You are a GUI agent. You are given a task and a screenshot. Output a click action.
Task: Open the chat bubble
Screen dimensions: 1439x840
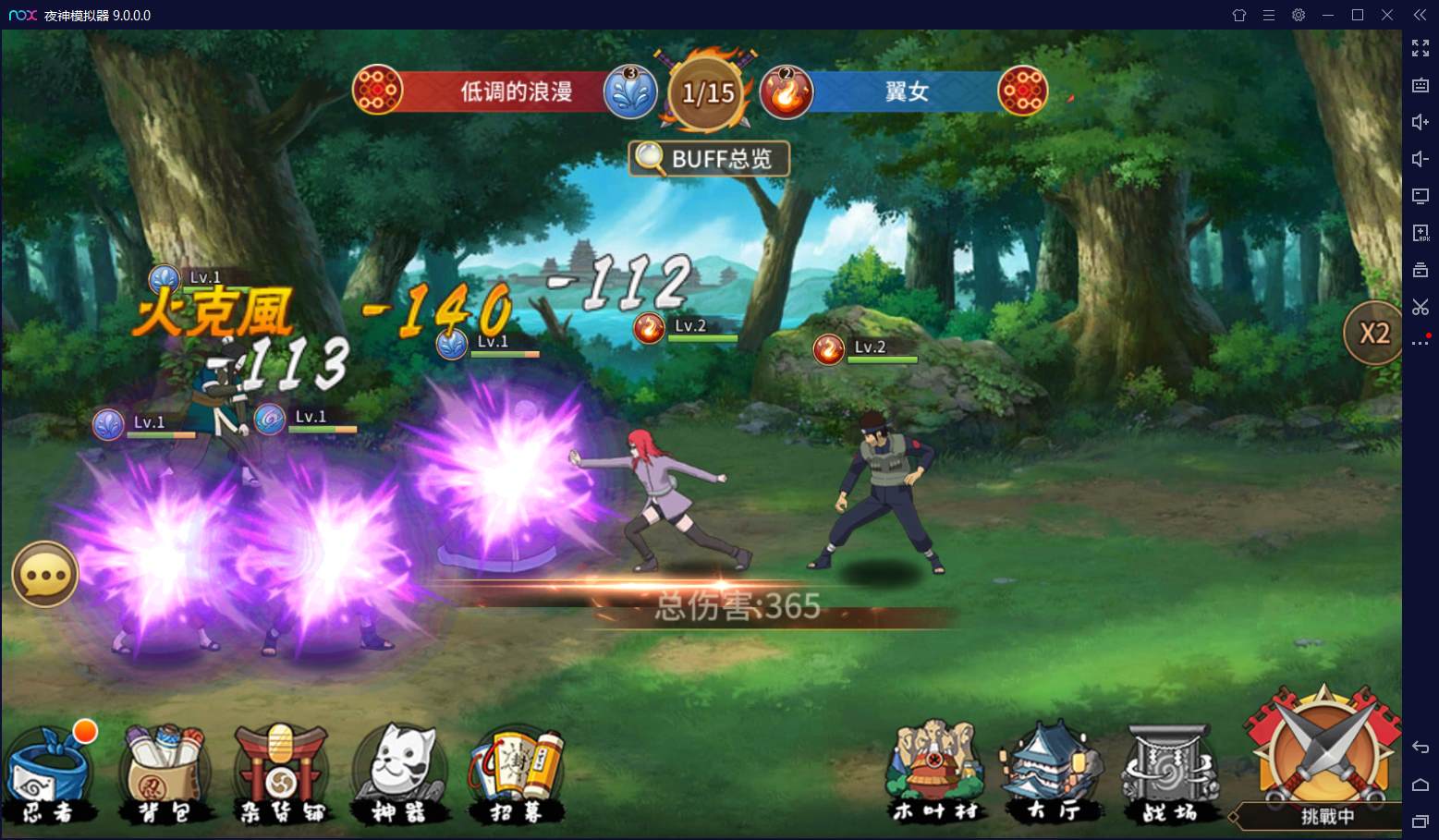tap(44, 575)
